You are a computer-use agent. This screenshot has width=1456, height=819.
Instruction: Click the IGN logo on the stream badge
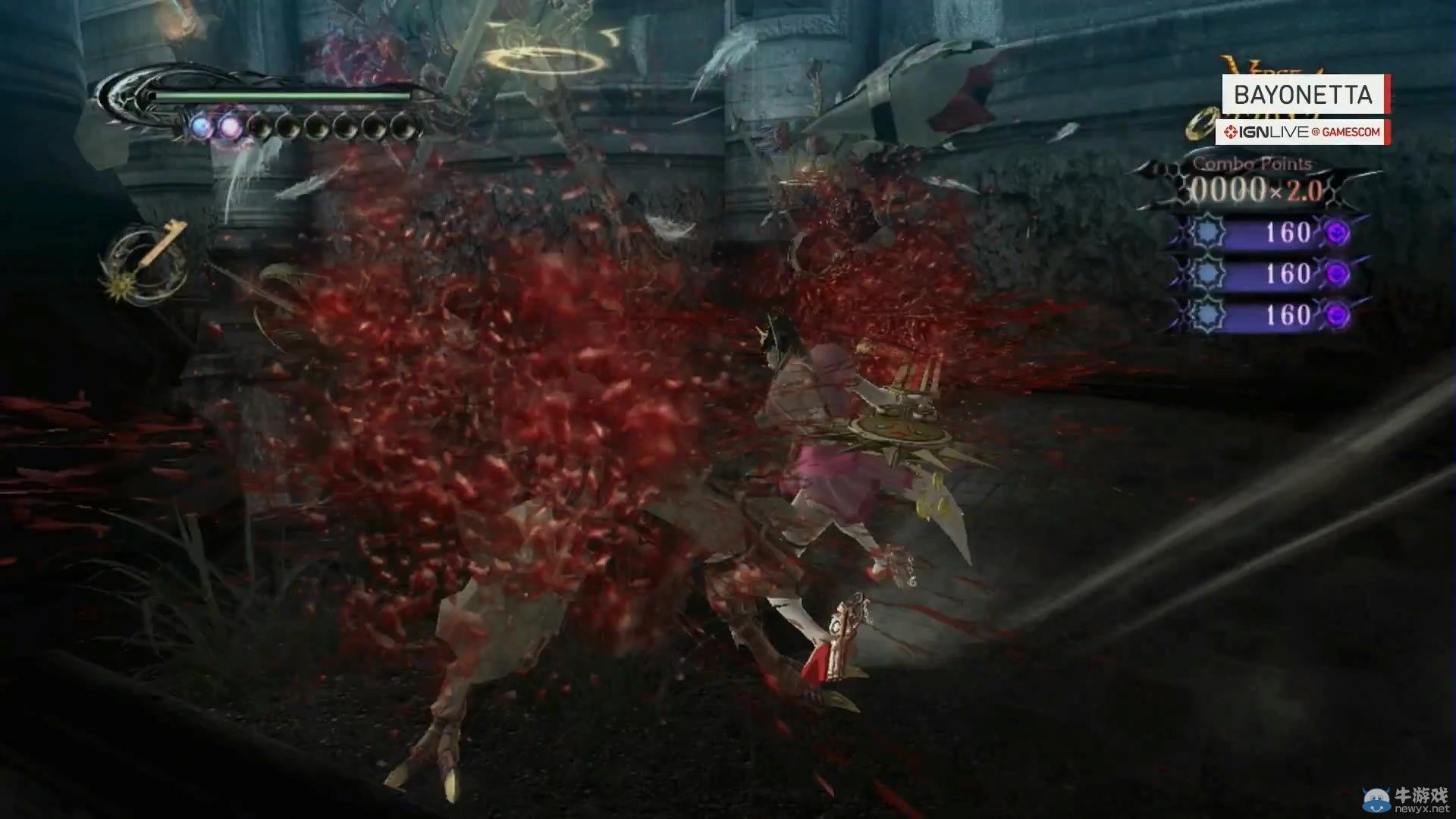(x=1232, y=130)
